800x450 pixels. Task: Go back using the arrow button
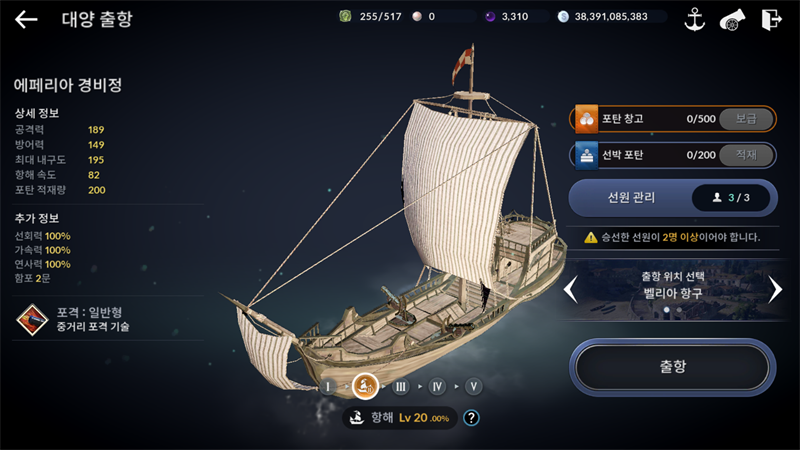click(x=26, y=19)
